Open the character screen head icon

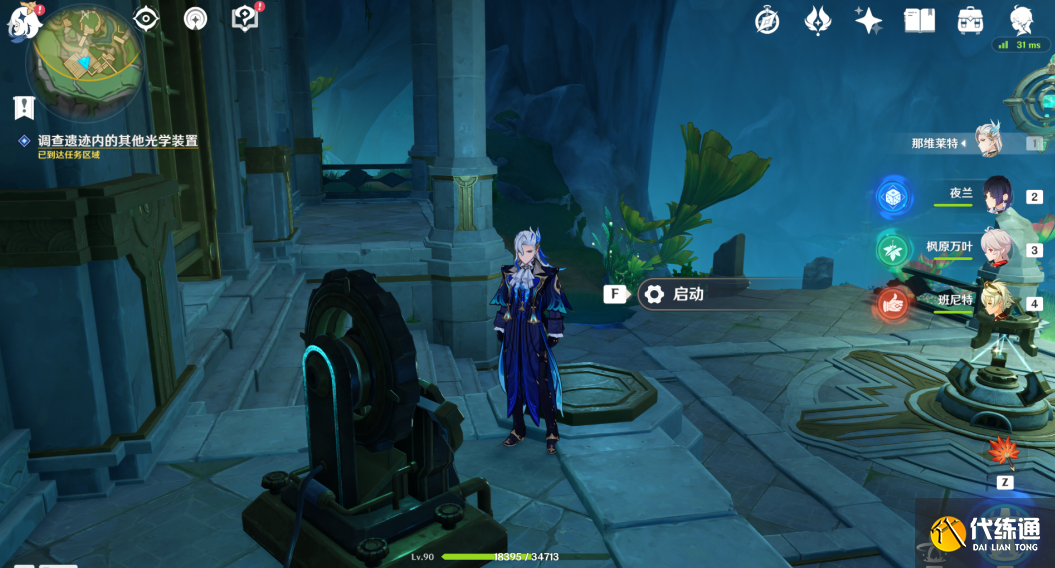coord(1021,20)
